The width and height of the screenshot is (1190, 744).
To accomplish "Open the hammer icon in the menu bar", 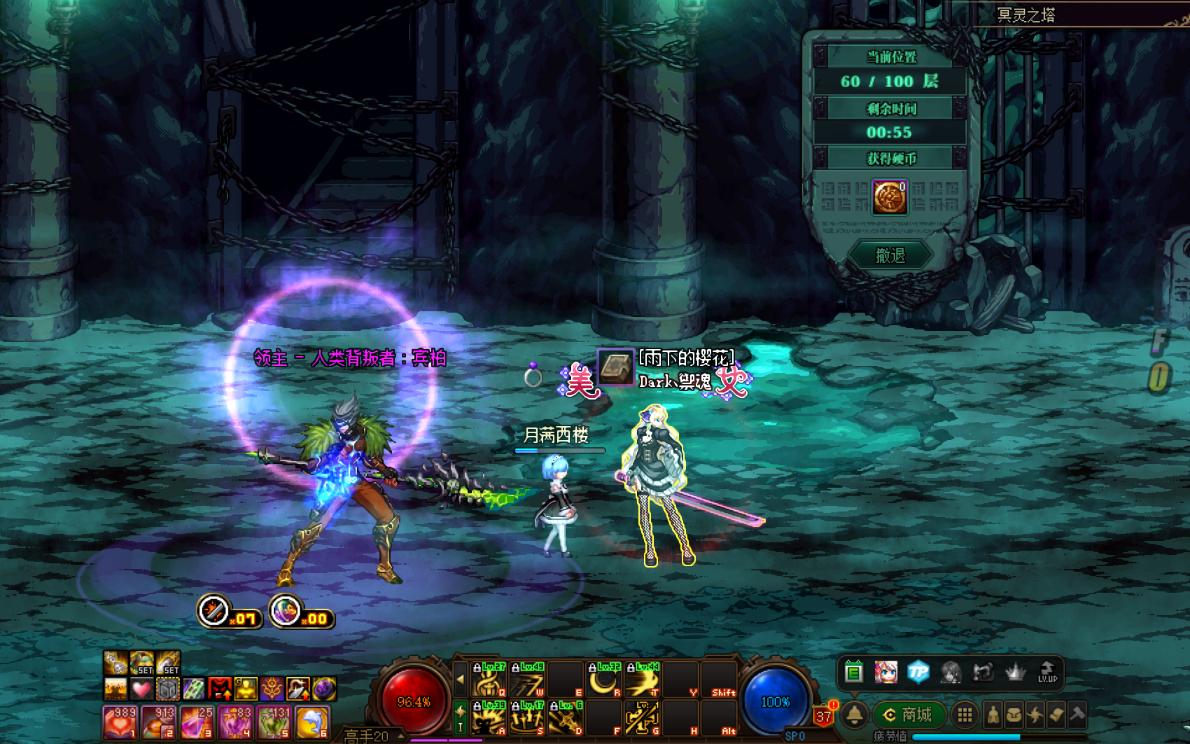I will click(x=1077, y=714).
